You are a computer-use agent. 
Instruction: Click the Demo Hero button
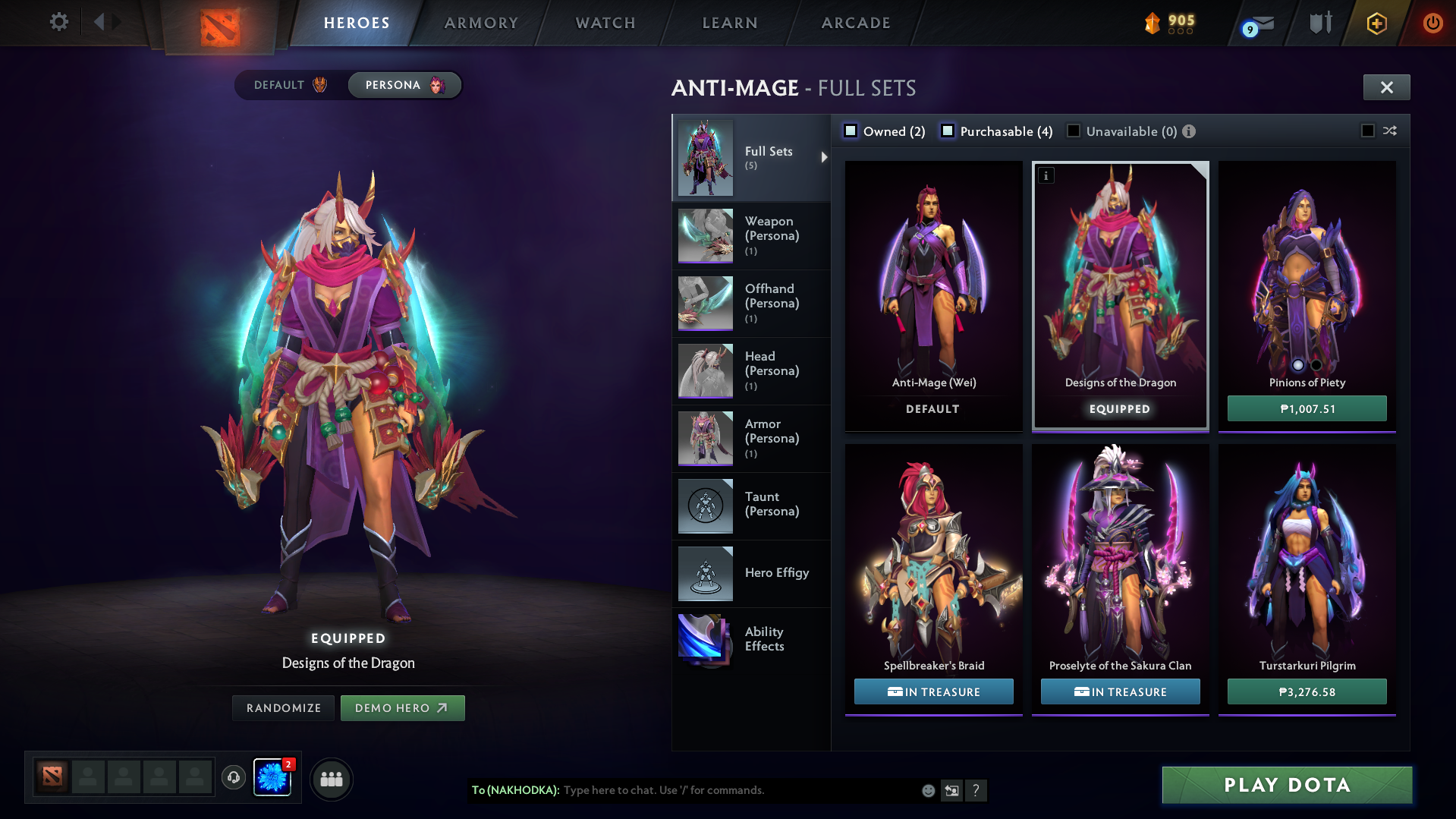[402, 708]
